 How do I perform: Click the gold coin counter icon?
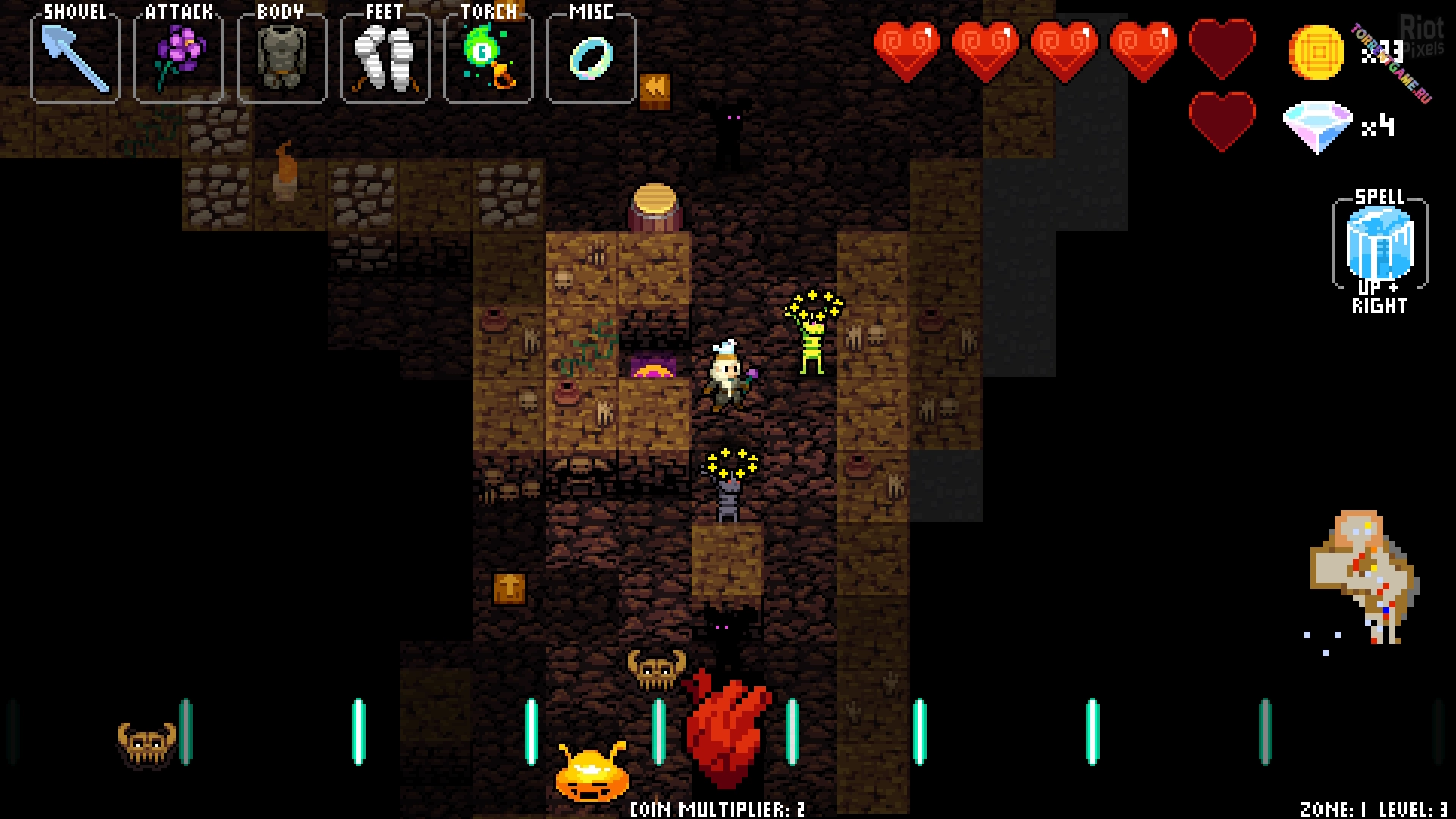click(1316, 52)
